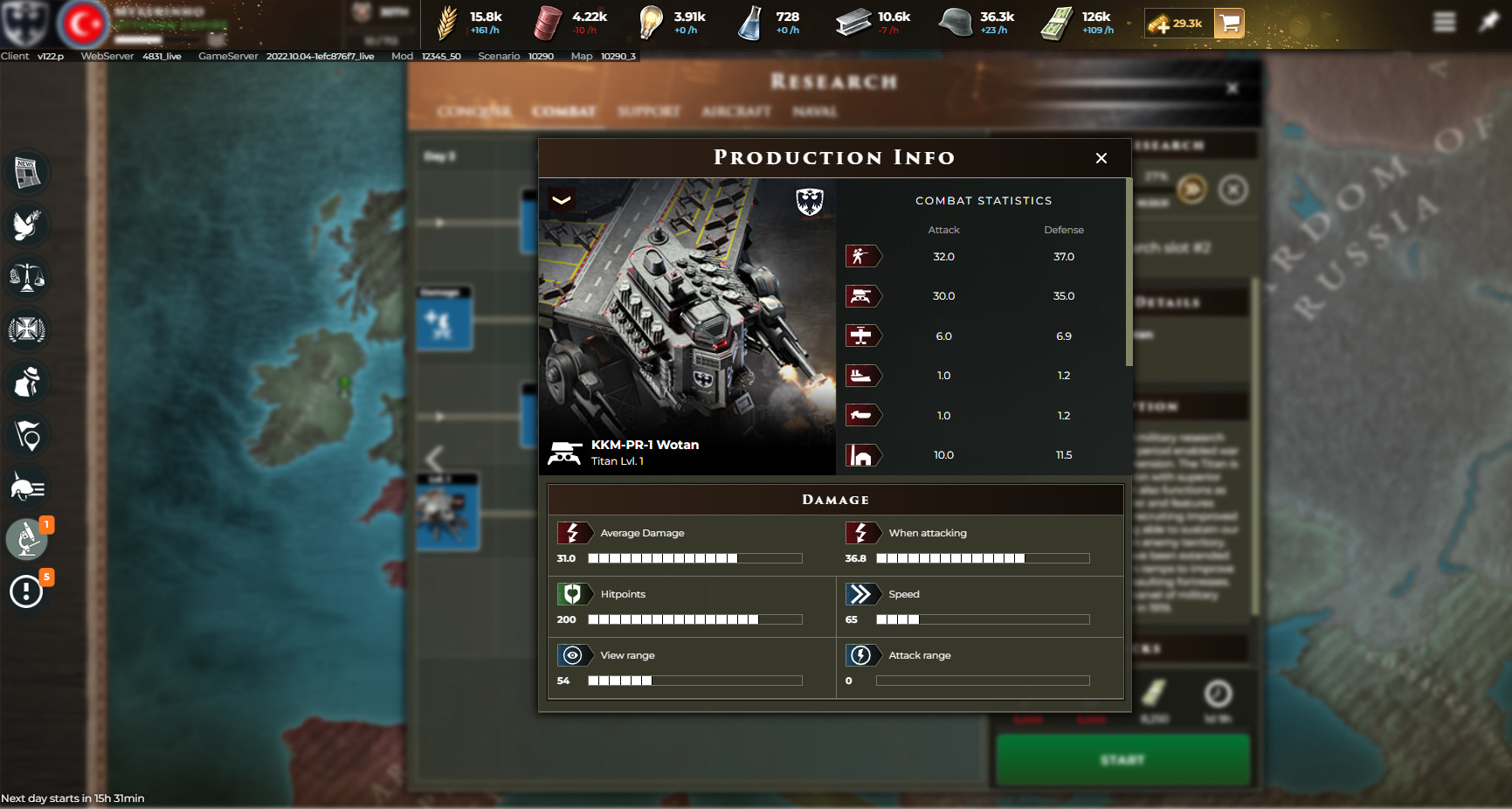Image resolution: width=1512 pixels, height=809 pixels.
Task: Close the Production Info popup
Action: click(1101, 158)
